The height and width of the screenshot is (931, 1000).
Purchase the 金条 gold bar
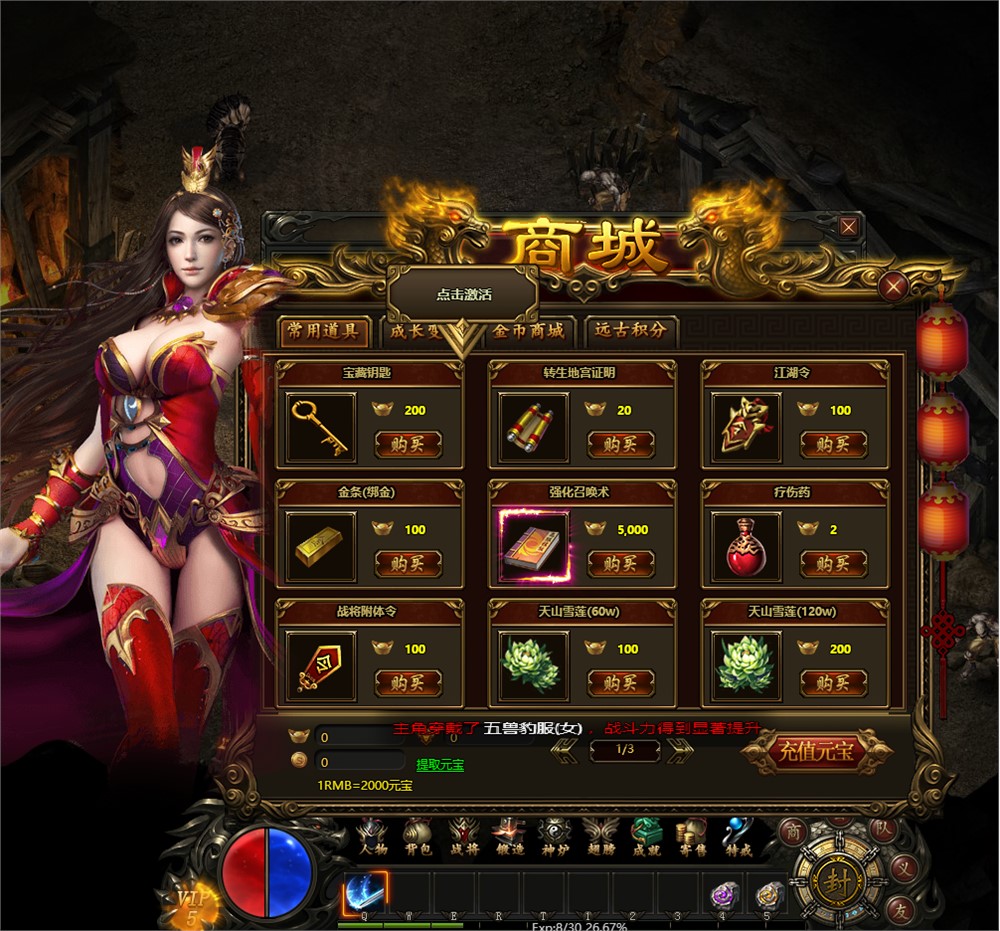408,564
